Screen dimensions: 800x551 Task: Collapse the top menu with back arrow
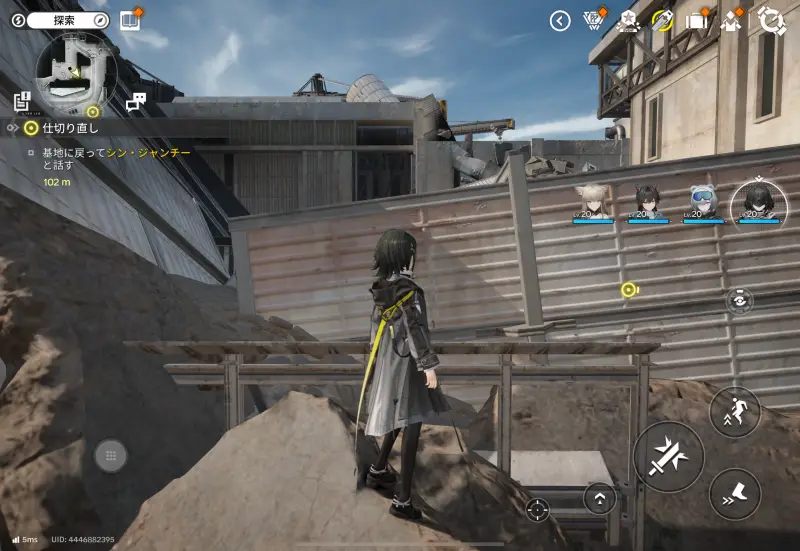[560, 20]
